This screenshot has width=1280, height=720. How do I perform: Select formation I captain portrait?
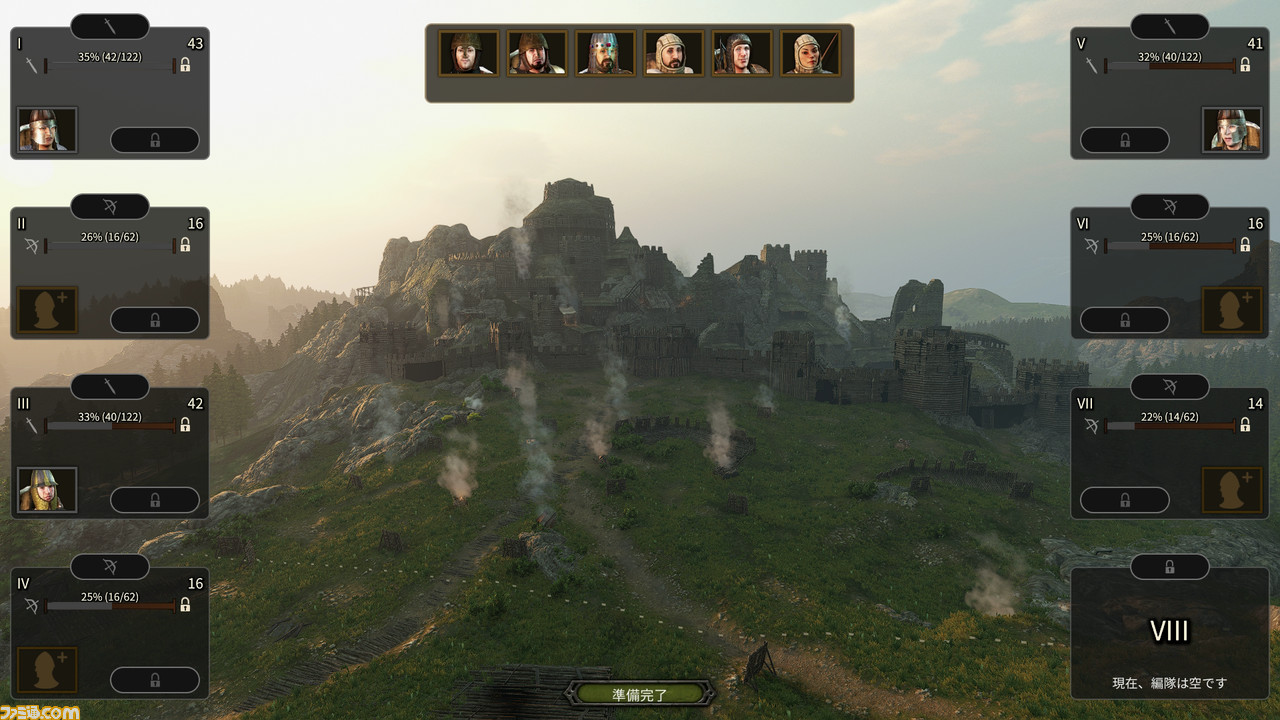[x=47, y=130]
